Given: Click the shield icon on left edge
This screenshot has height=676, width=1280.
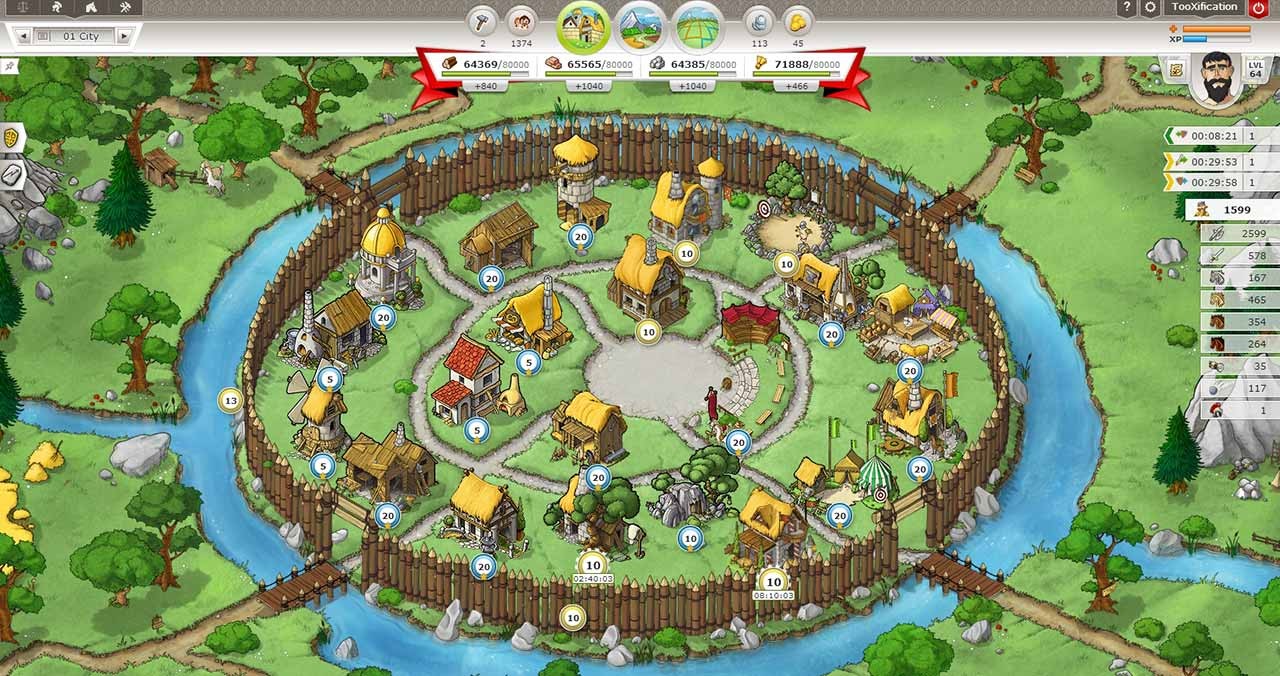Looking at the screenshot, I should click(12, 137).
